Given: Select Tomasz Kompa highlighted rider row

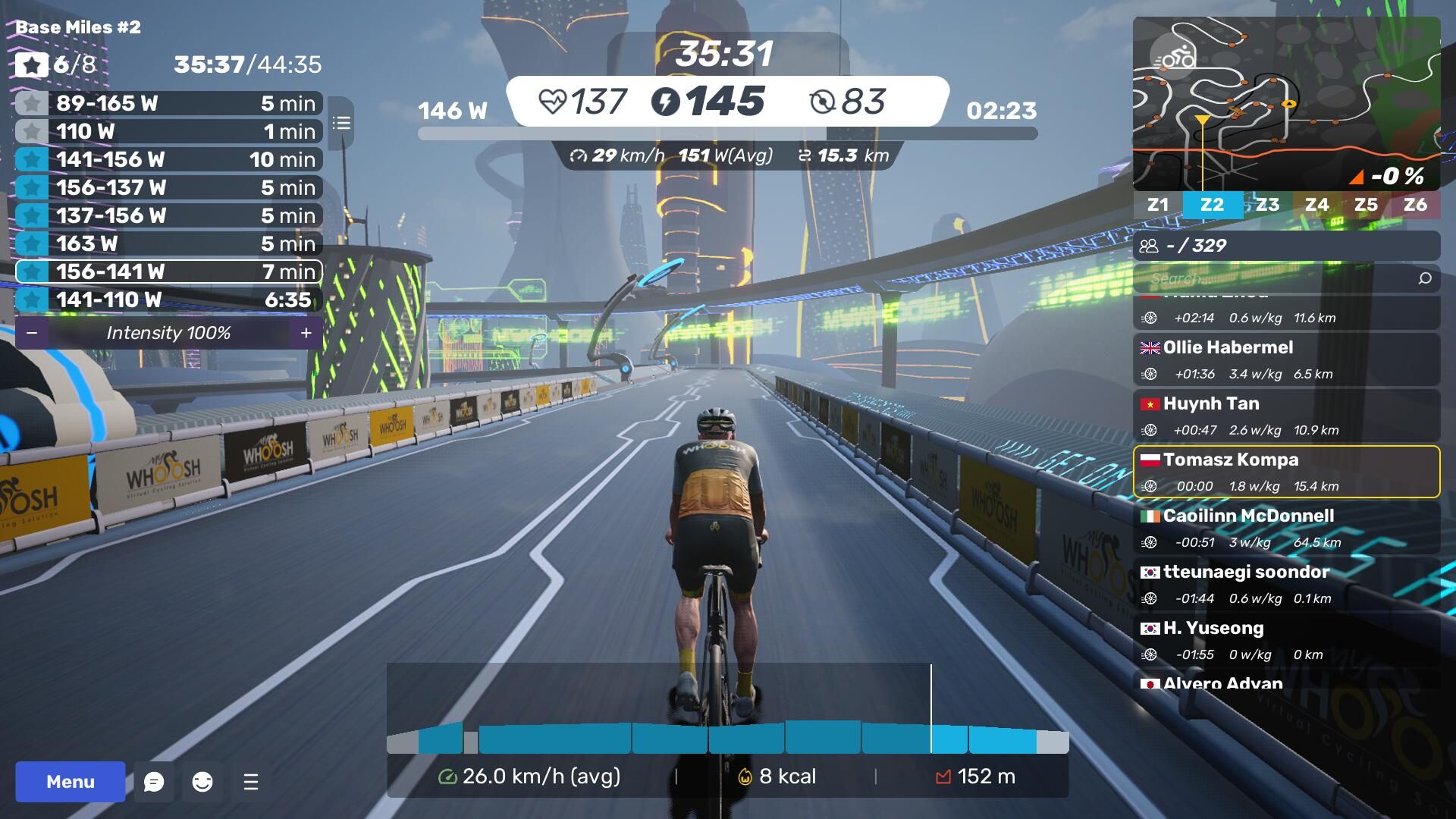Looking at the screenshot, I should pos(1286,472).
